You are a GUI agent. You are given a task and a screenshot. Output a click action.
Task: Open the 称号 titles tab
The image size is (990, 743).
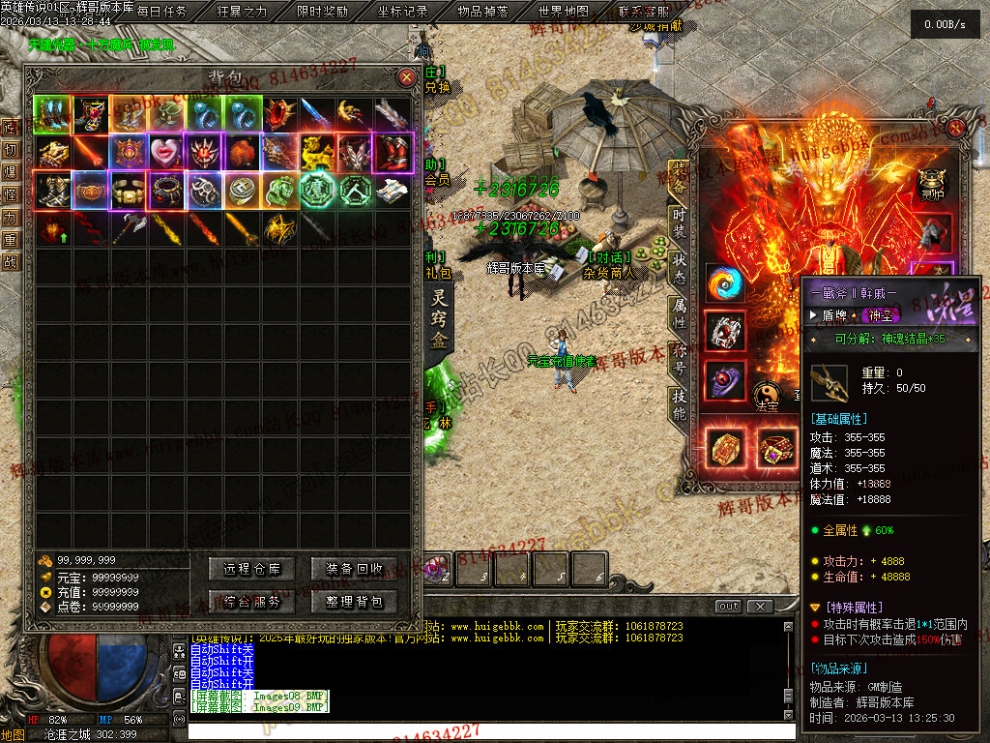[679, 359]
